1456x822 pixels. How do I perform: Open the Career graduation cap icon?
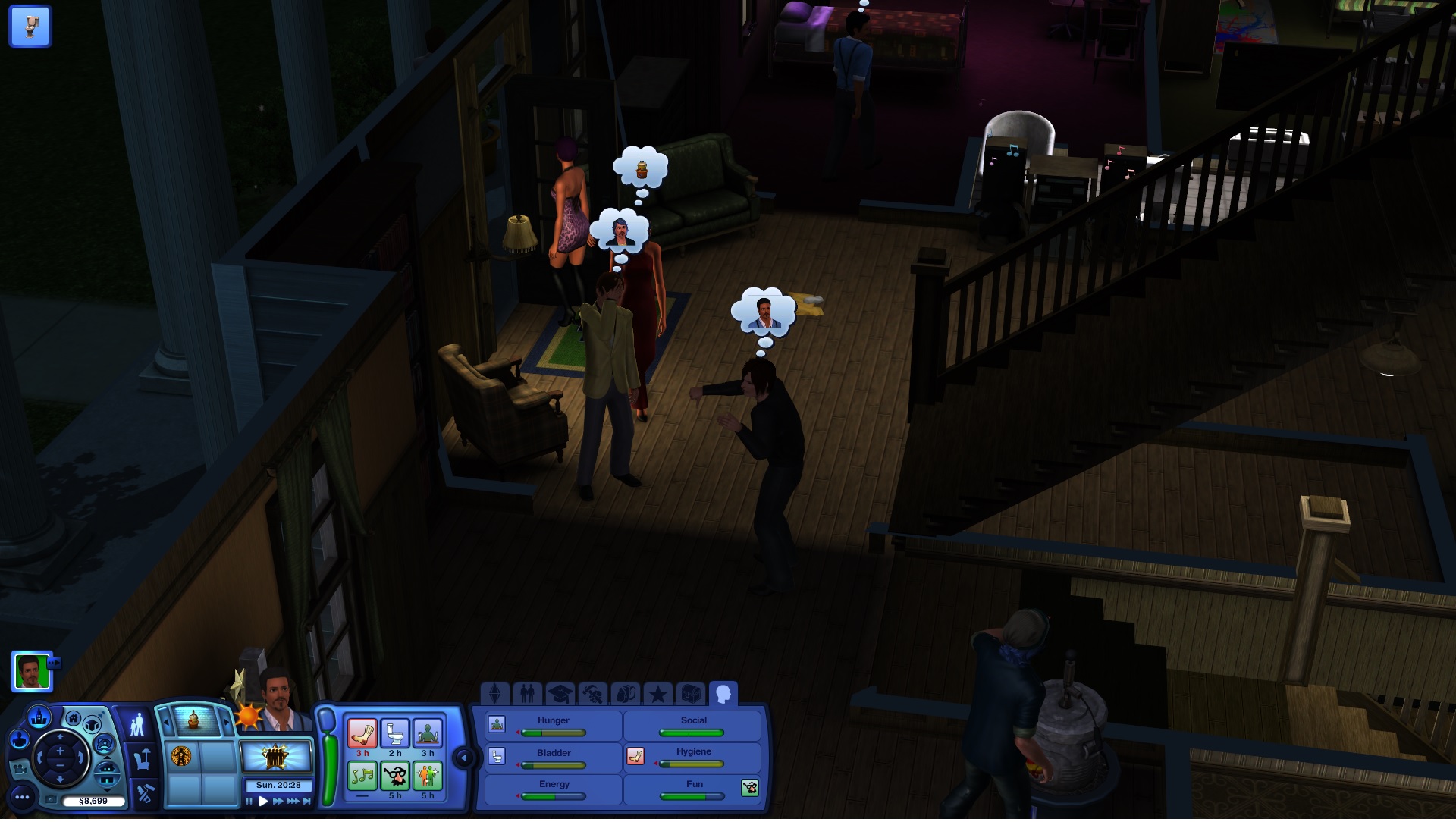(561, 692)
